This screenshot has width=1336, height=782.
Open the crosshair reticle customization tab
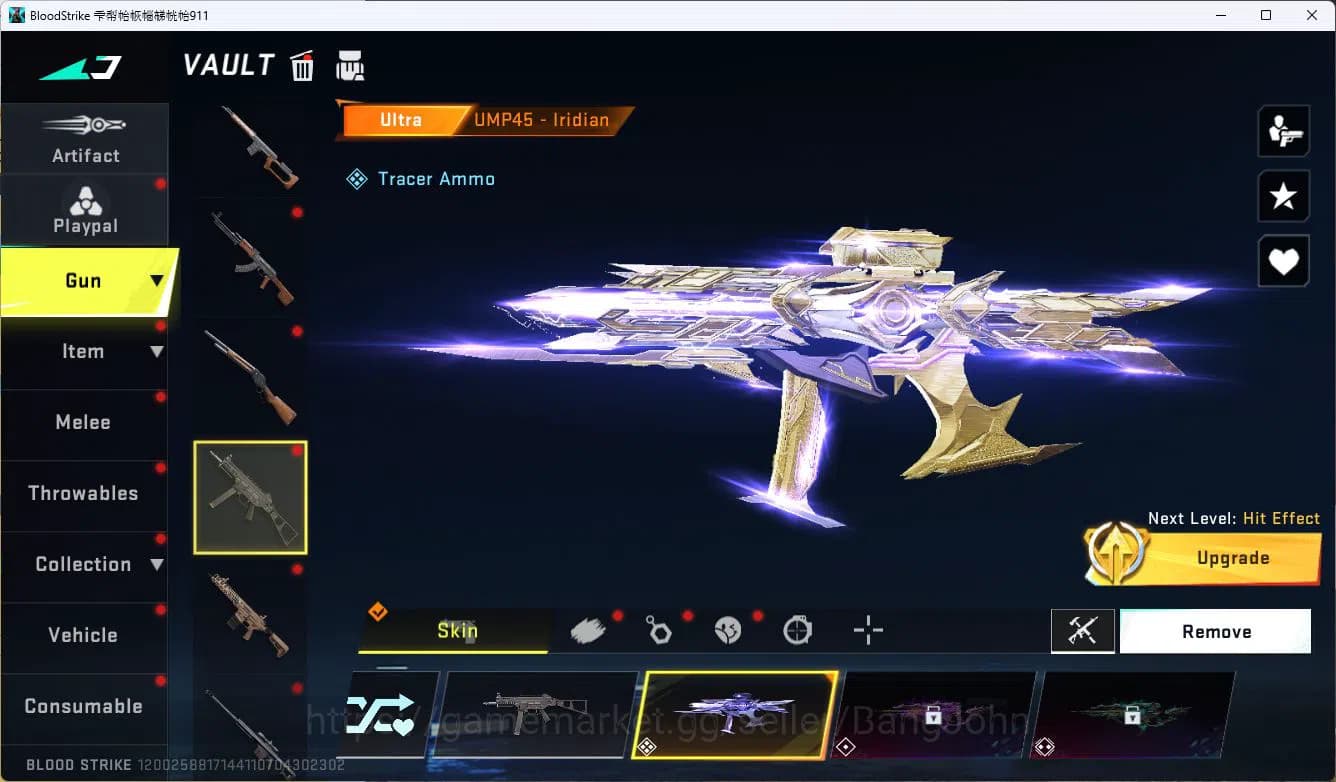[x=868, y=630]
